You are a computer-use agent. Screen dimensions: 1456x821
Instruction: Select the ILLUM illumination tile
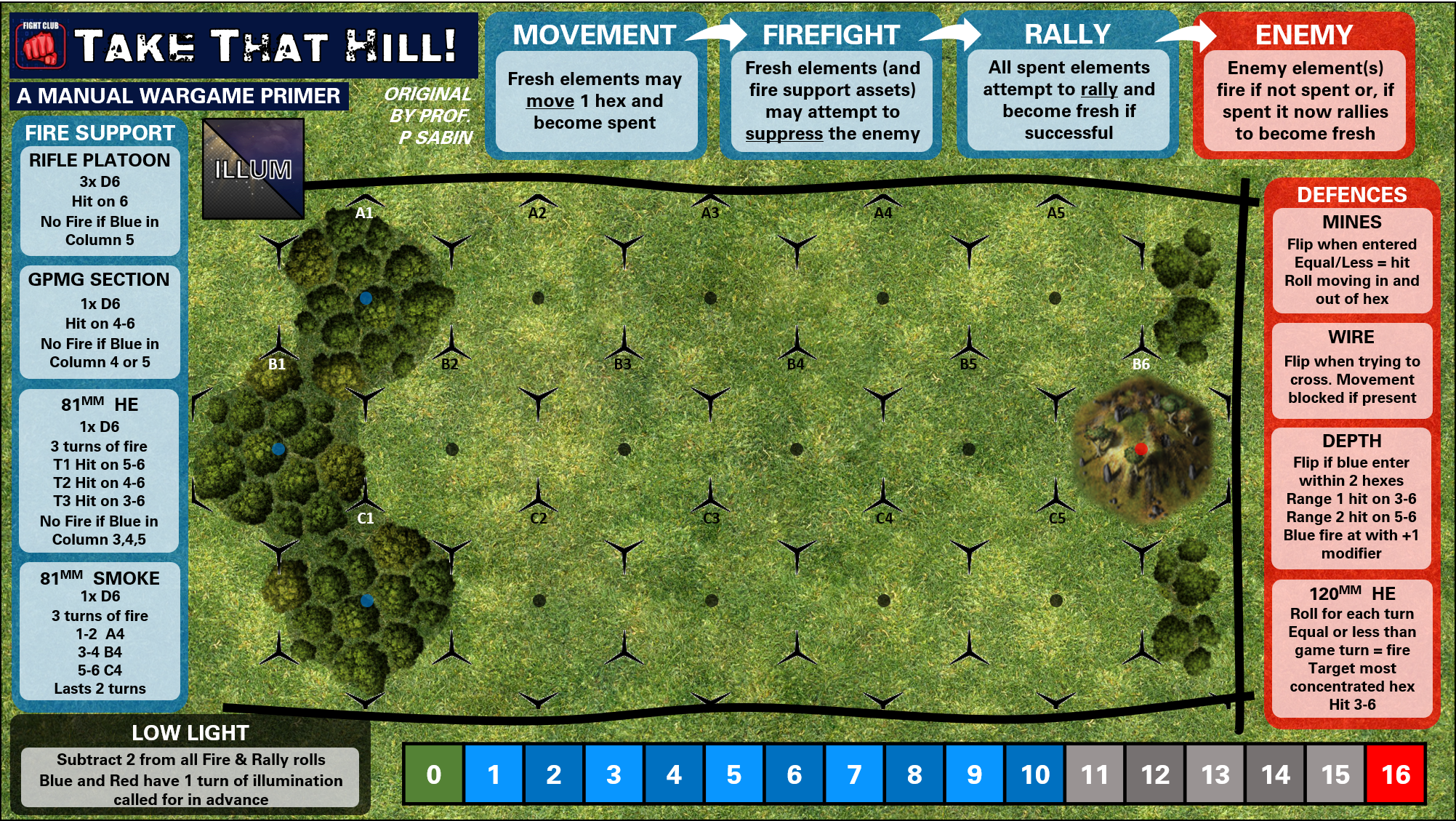point(253,169)
